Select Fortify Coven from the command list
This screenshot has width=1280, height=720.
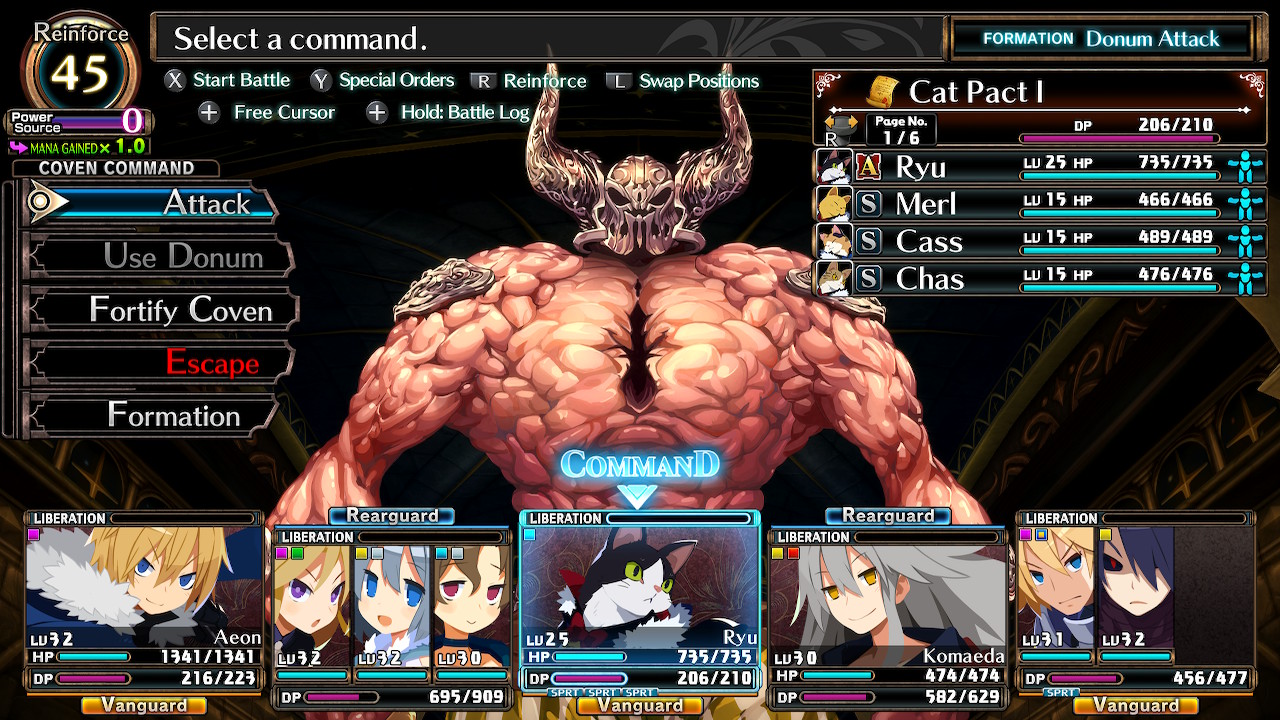160,310
